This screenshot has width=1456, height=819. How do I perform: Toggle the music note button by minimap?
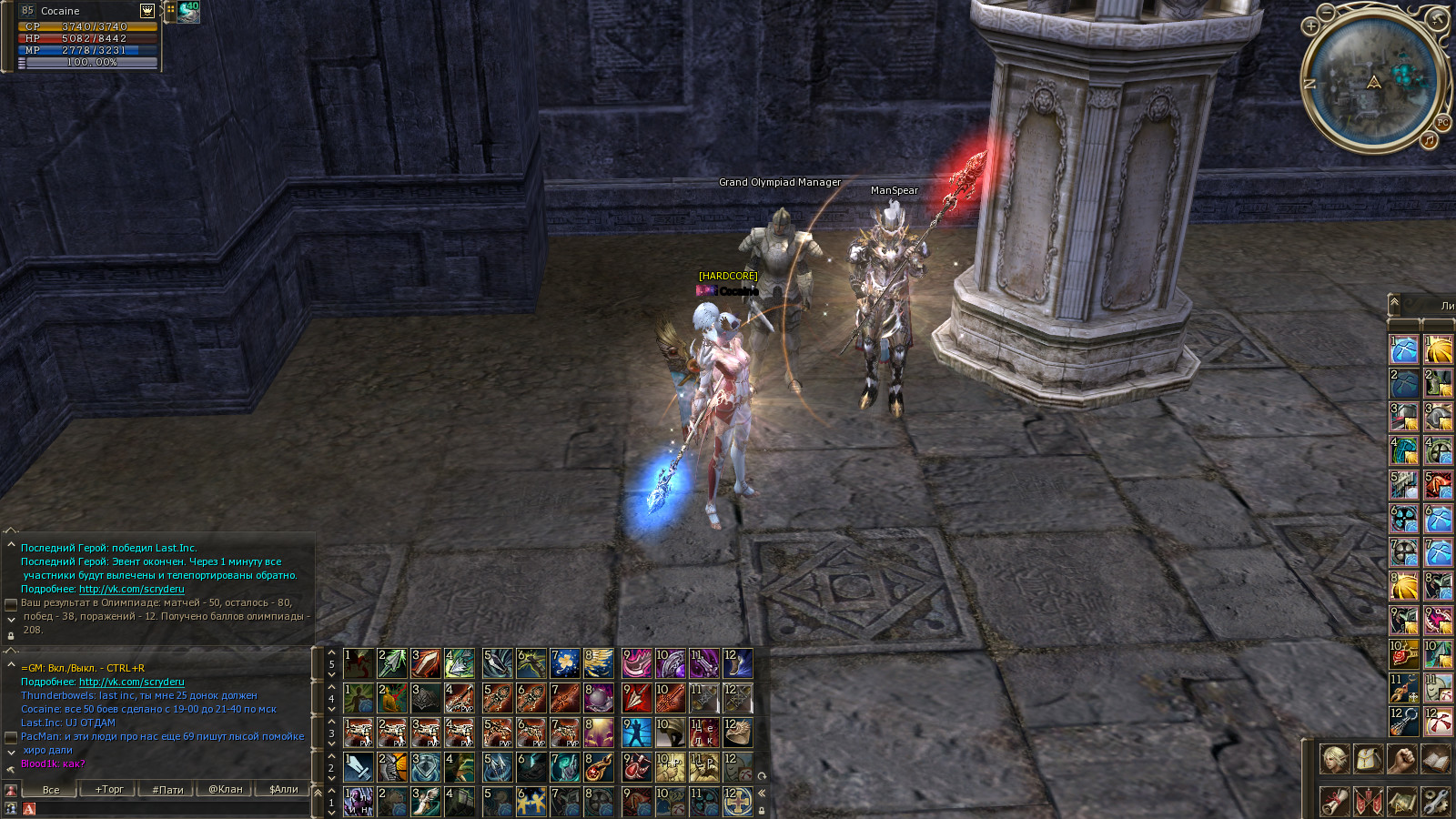point(1429,140)
